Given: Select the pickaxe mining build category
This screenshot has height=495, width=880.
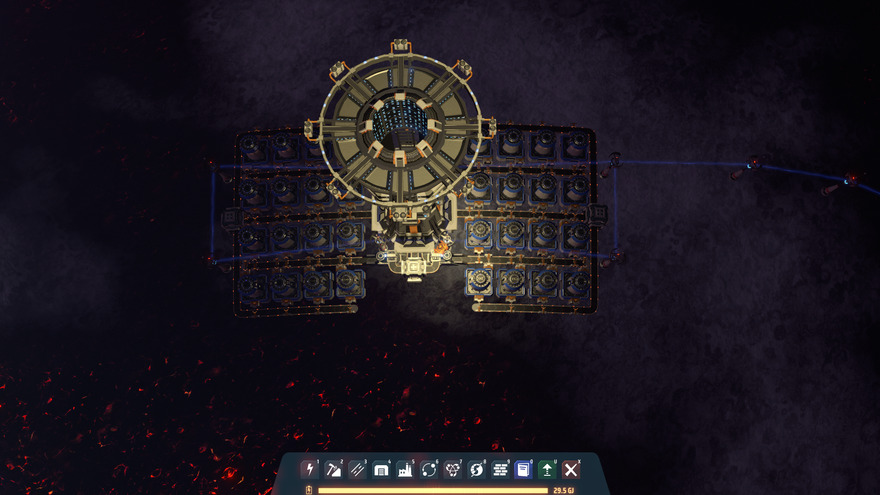Looking at the screenshot, I should (333, 469).
